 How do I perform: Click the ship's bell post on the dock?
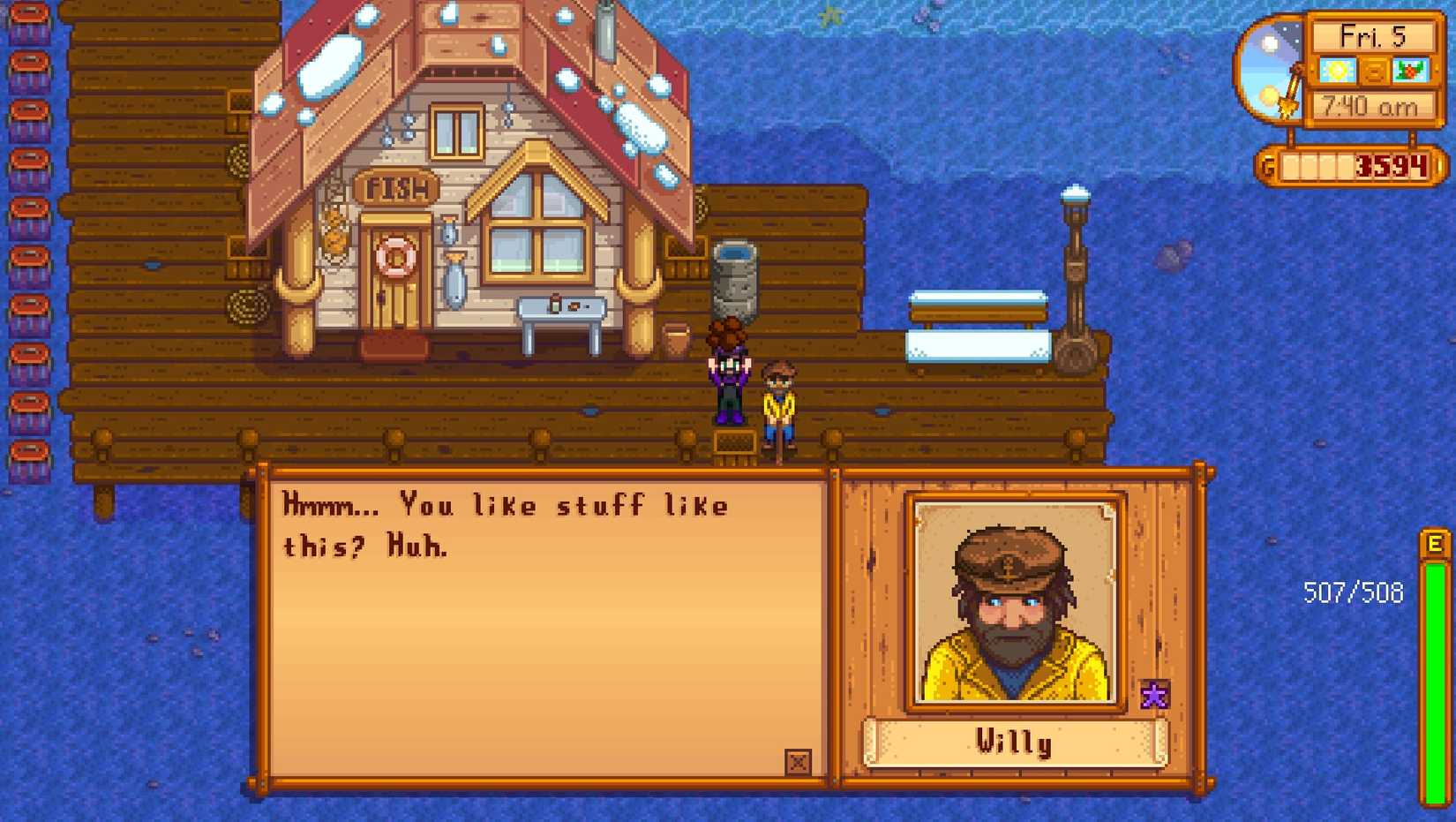coord(1075,265)
